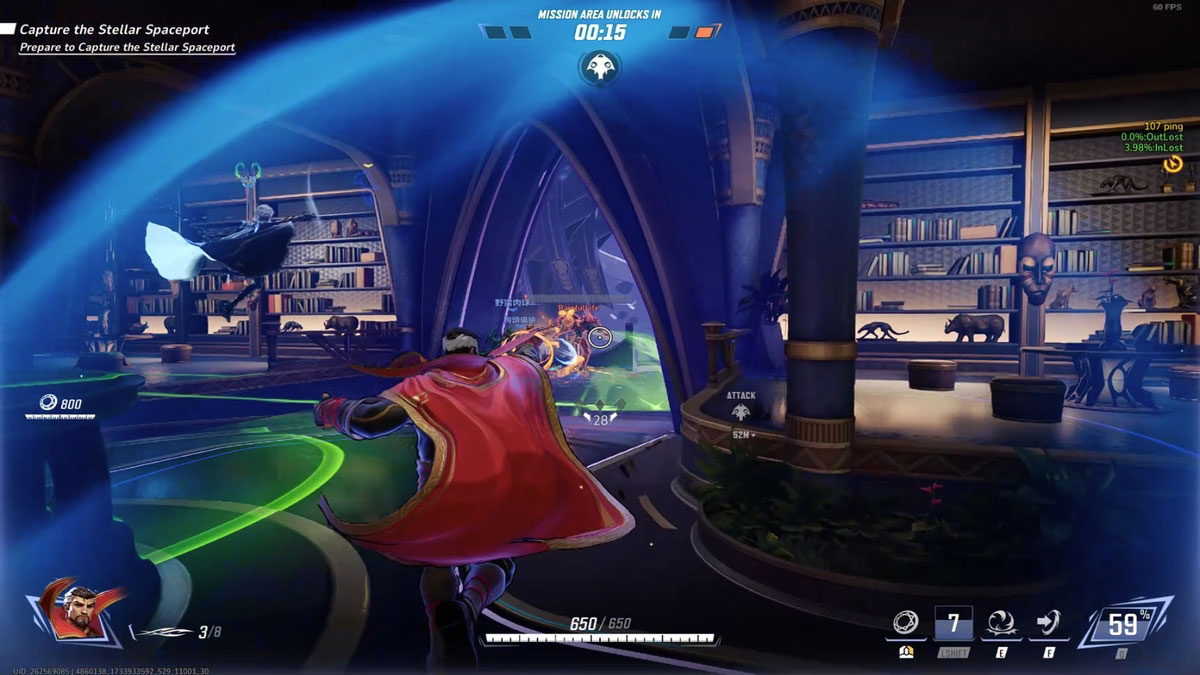
Task: Select the ATTACK waypoint marker
Action: pos(741,411)
